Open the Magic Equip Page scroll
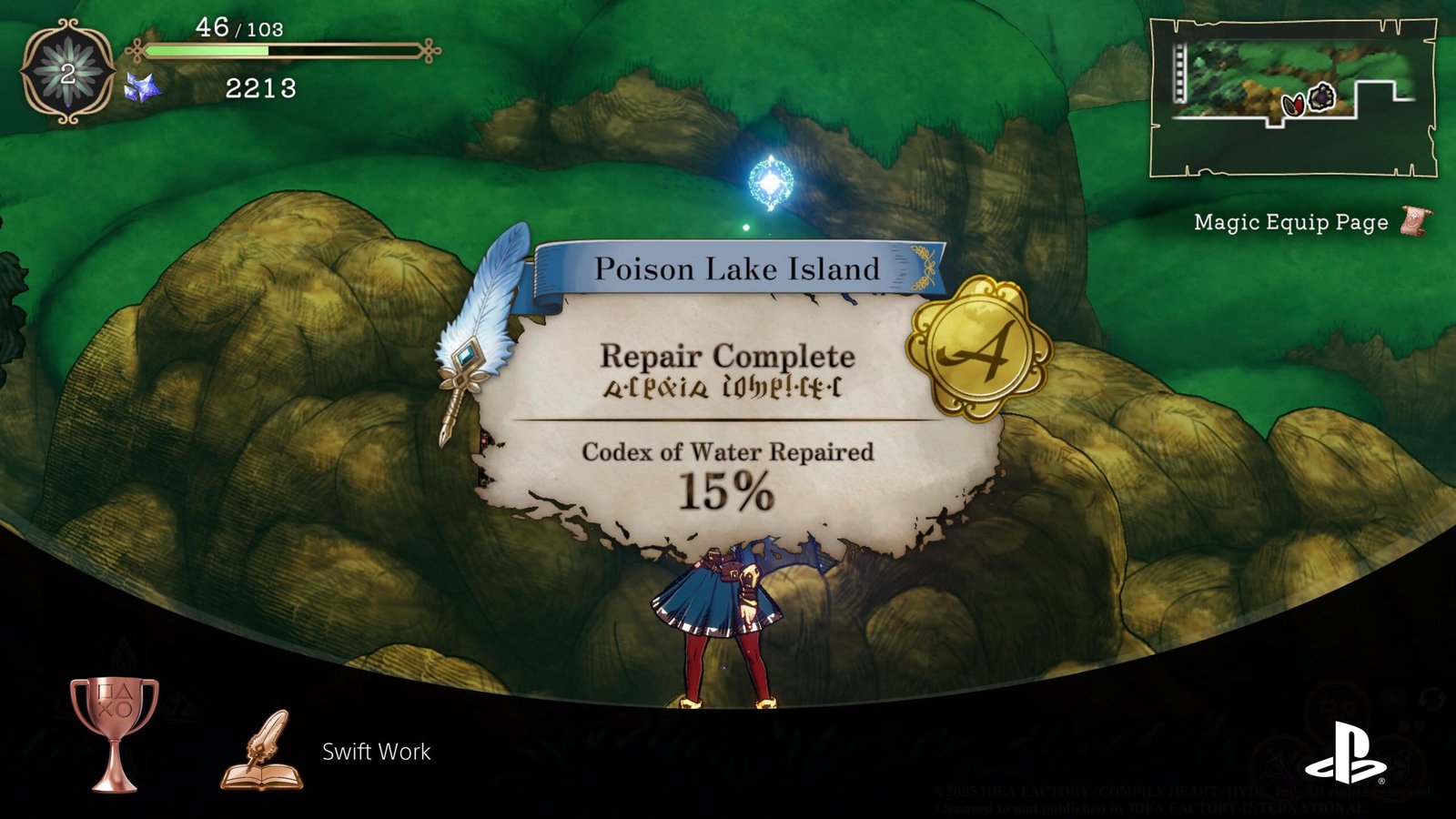The height and width of the screenshot is (819, 1456). [x=1414, y=221]
